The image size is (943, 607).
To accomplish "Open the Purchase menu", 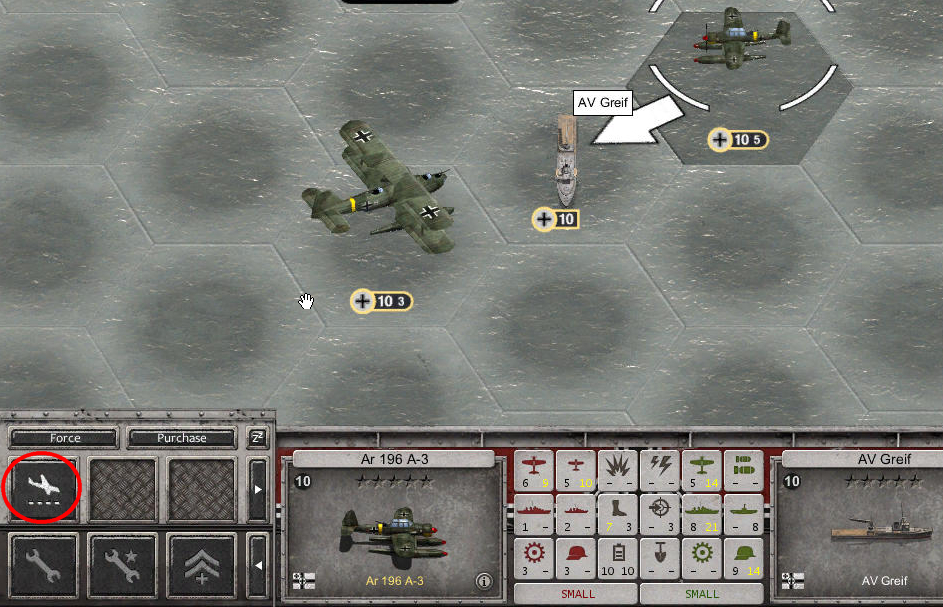I will coord(181,438).
